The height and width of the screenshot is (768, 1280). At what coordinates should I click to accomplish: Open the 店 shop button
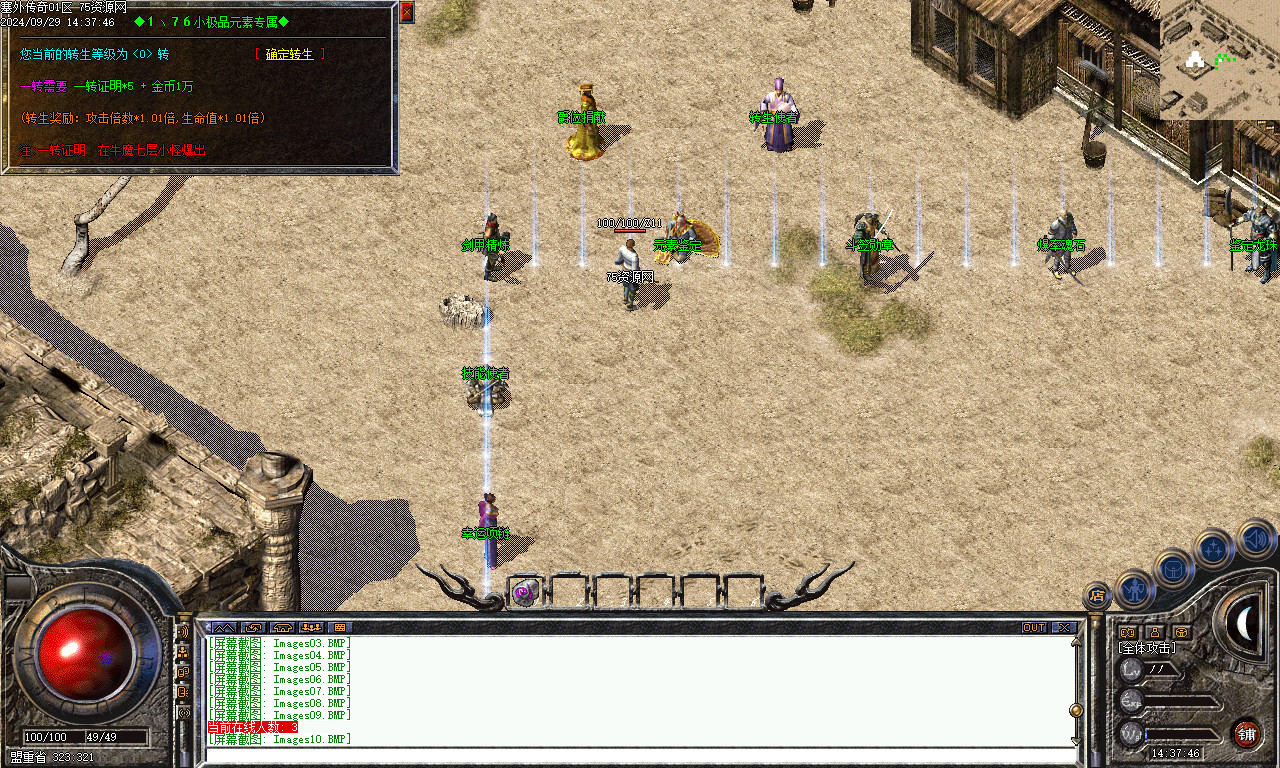1097,597
